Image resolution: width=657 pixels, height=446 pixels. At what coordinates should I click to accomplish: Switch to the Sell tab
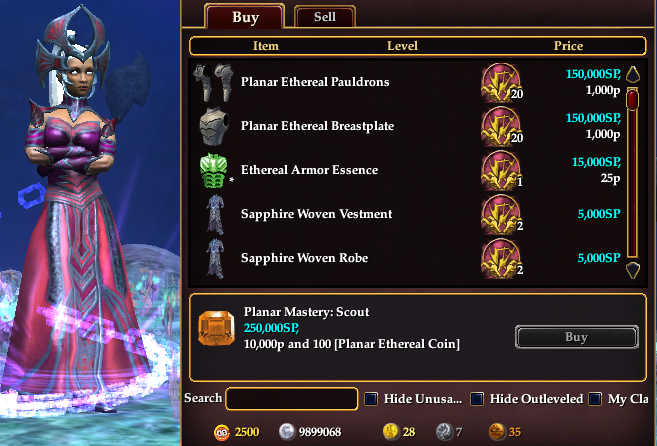pos(324,17)
